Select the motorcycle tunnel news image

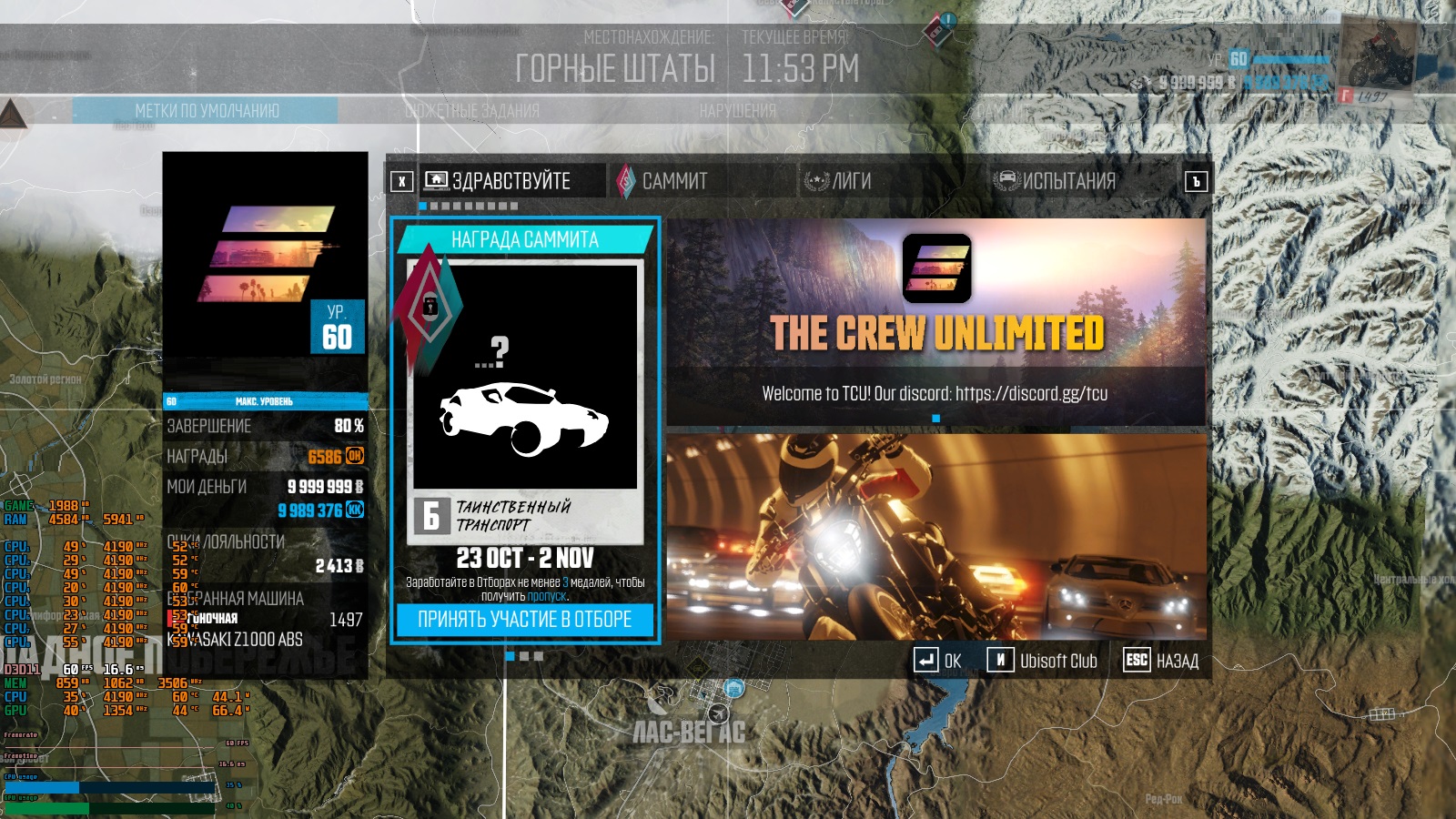[936, 537]
